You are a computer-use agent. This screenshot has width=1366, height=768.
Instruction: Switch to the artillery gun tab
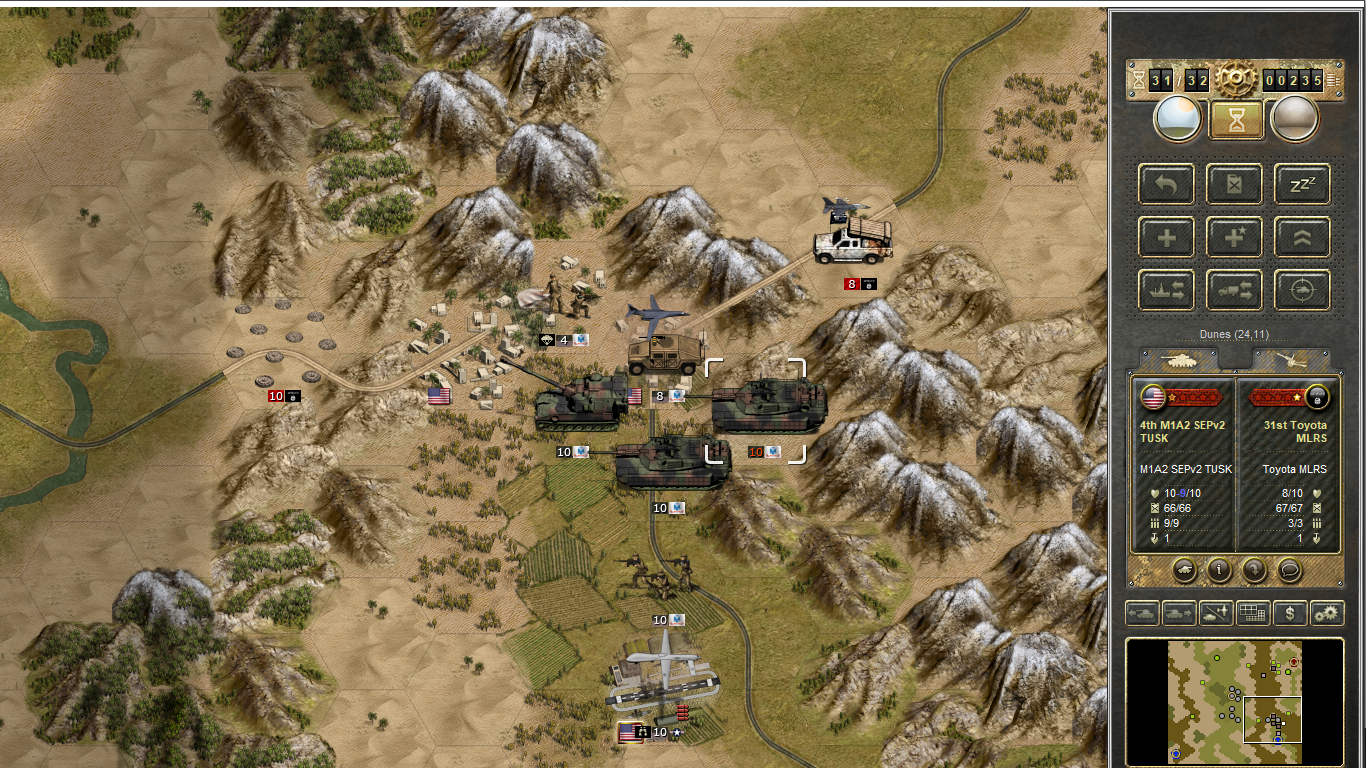point(1292,360)
